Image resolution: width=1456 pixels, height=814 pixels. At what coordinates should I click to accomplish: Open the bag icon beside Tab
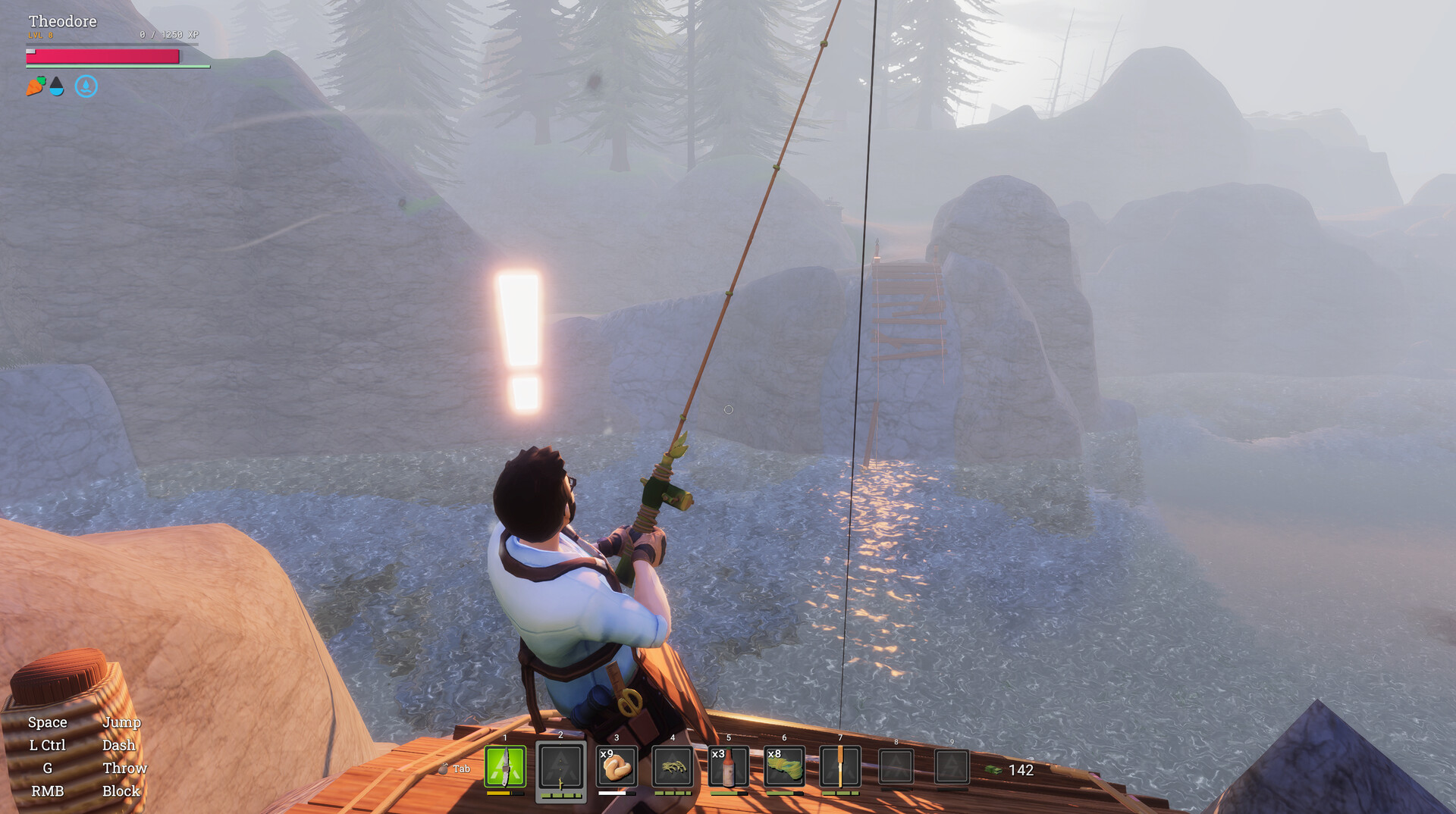click(443, 769)
